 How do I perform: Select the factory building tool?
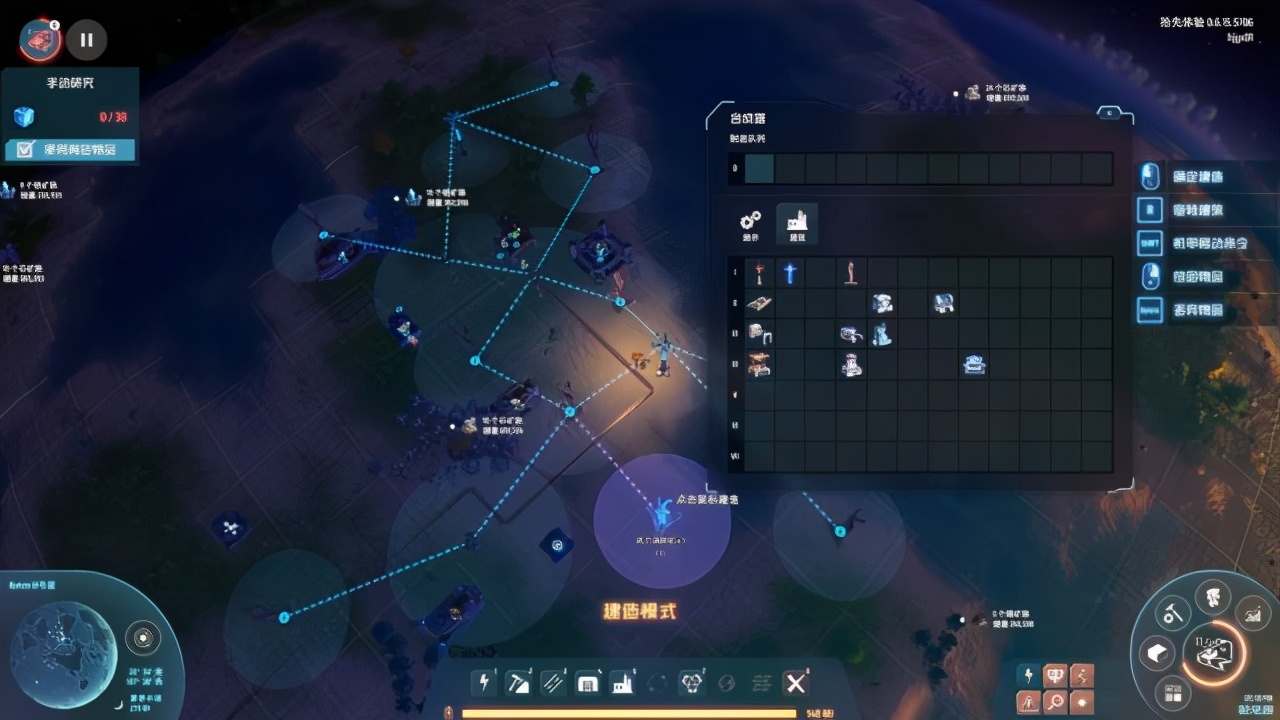tap(621, 683)
